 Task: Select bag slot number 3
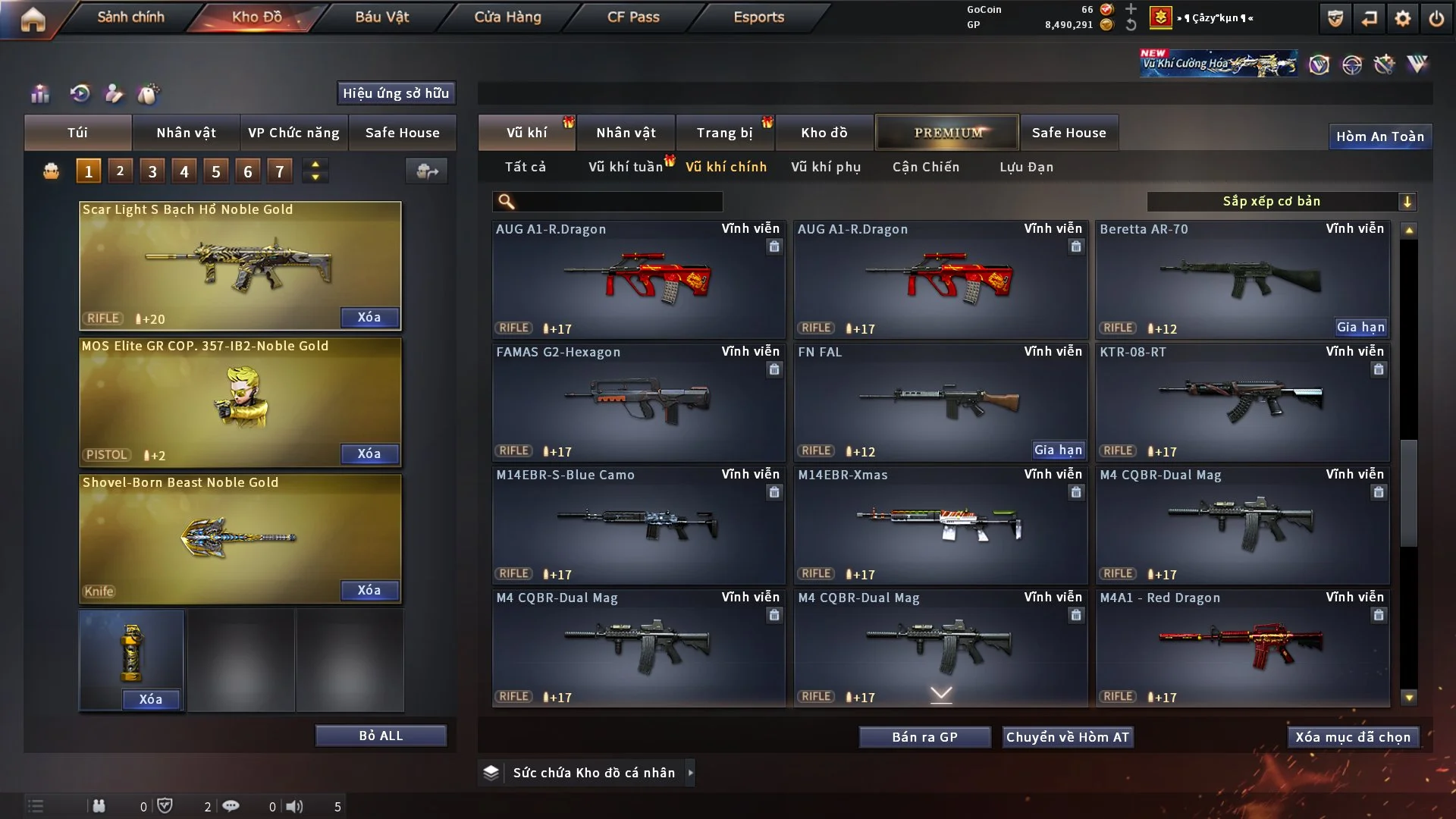click(152, 171)
